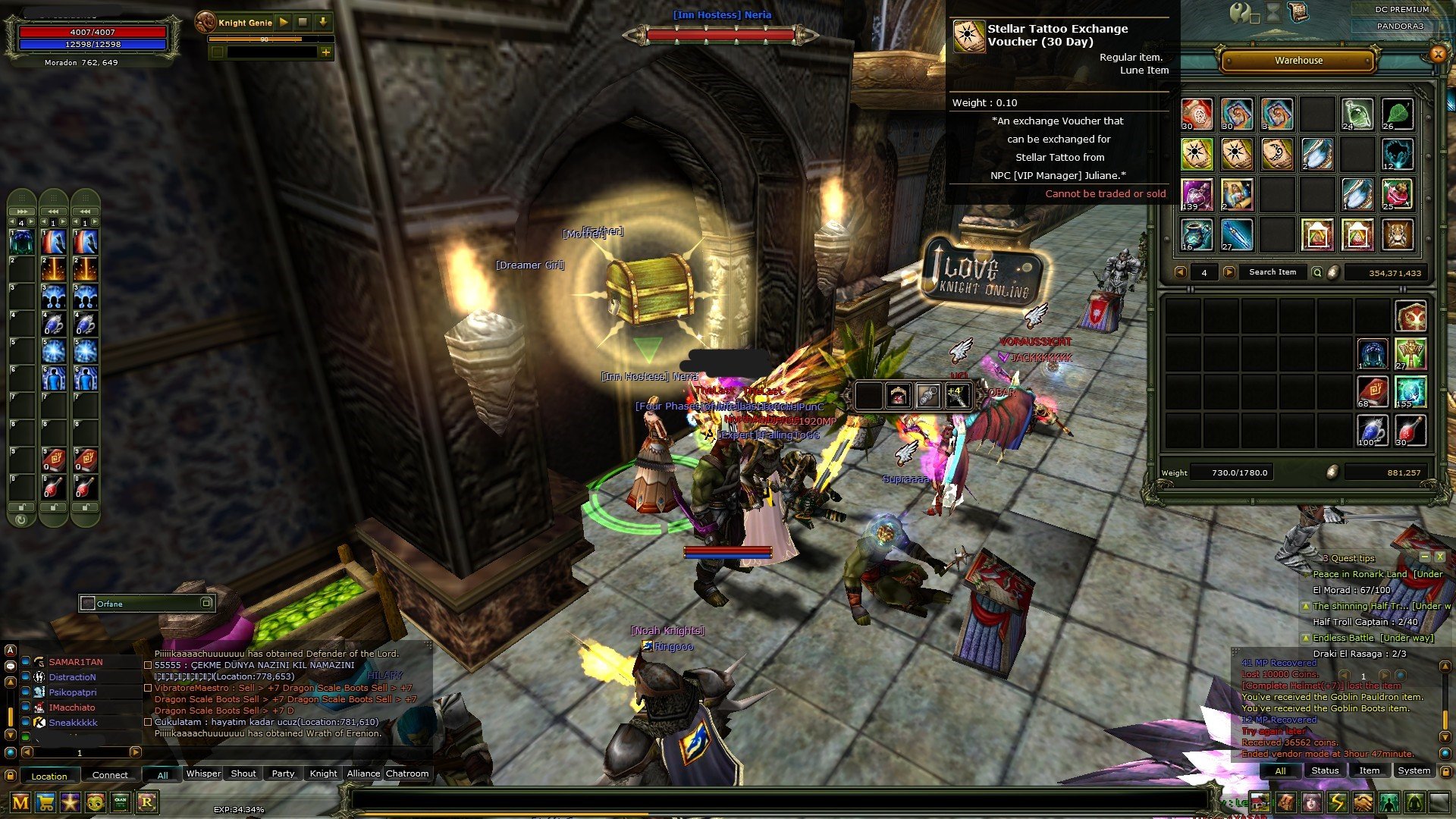Open the System tab in message window
1456x819 pixels.
pos(1414,770)
